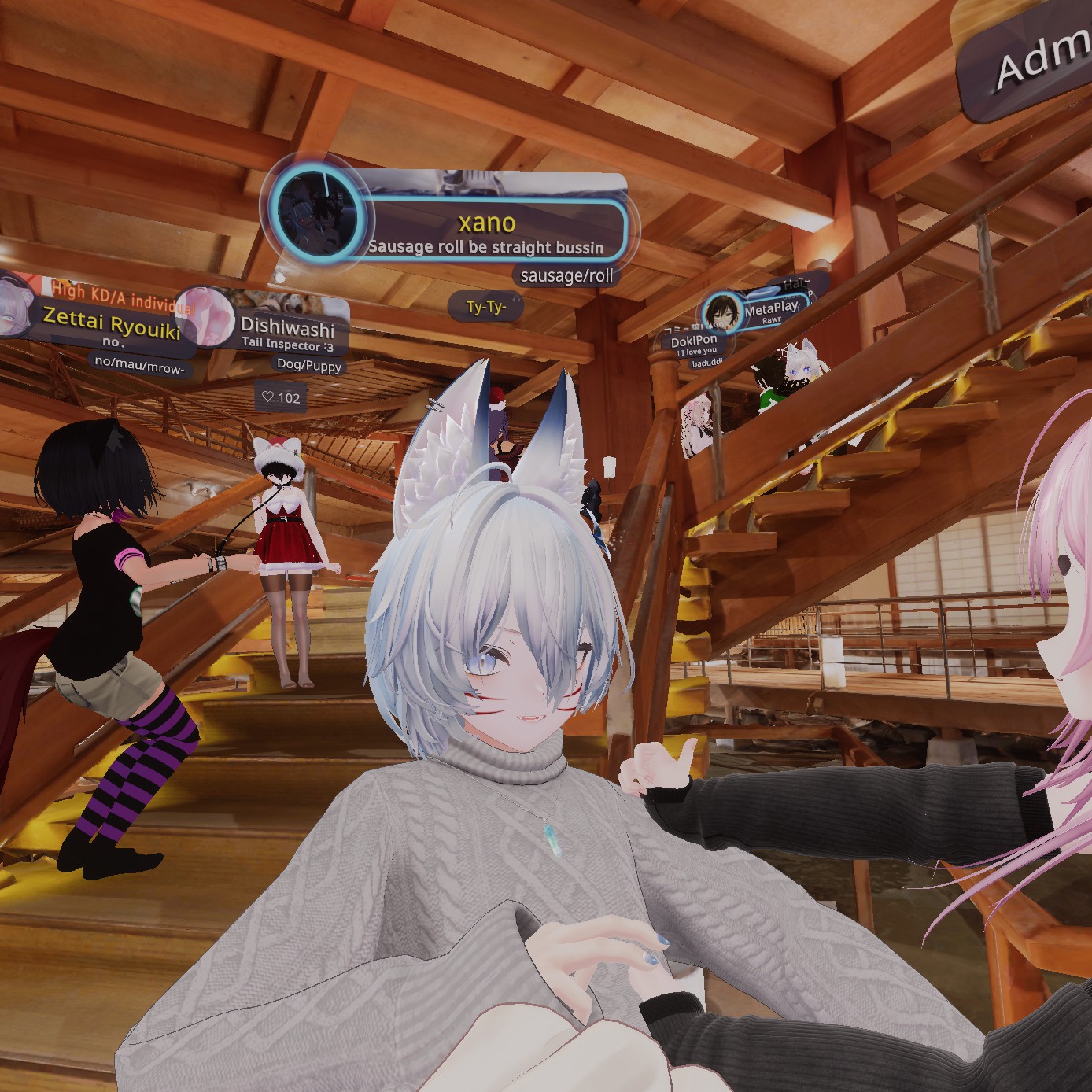Open Dishiwashi's player nameplate
The width and height of the screenshot is (1092, 1092).
288,326
